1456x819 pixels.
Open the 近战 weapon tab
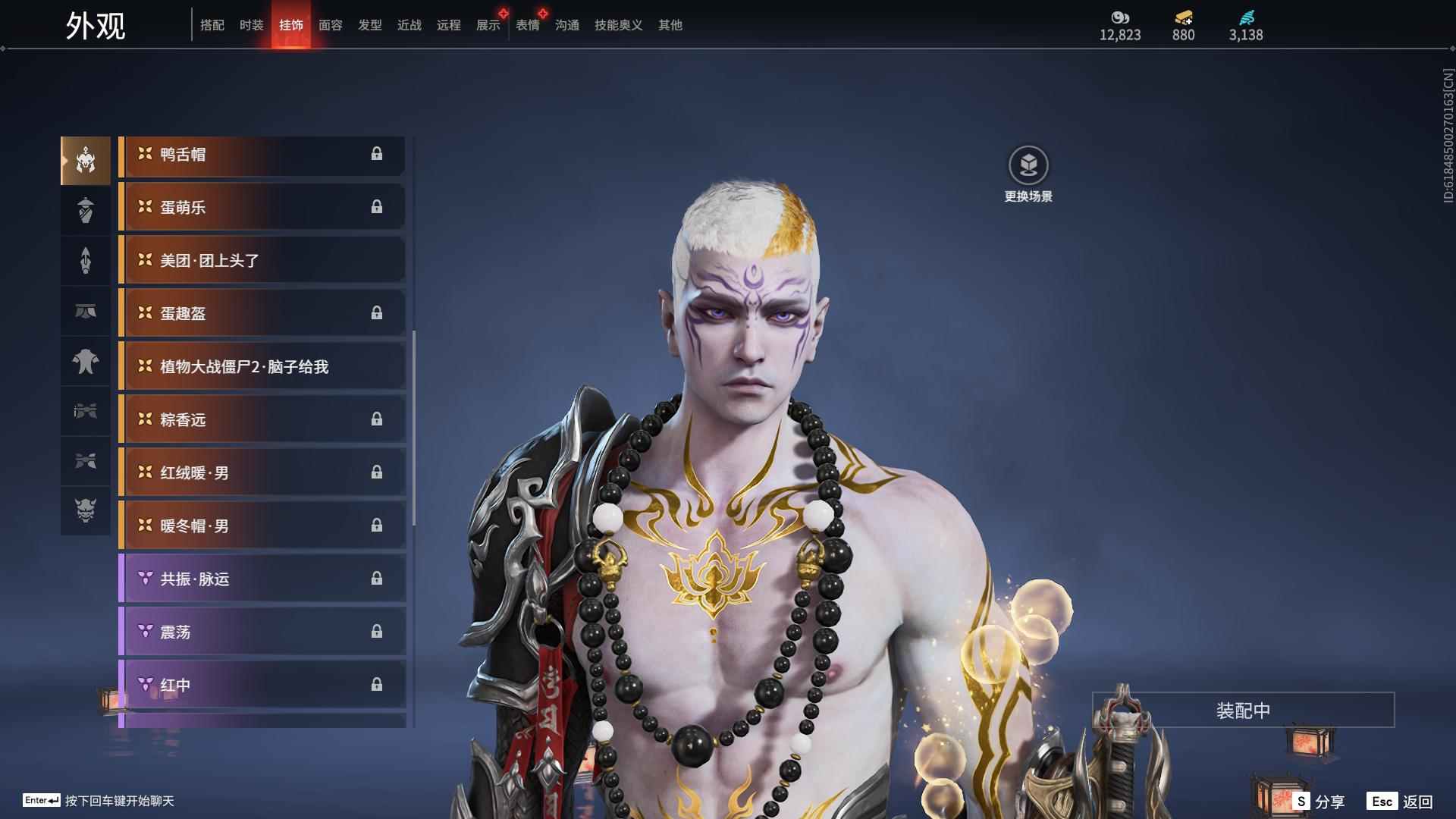coord(409,25)
